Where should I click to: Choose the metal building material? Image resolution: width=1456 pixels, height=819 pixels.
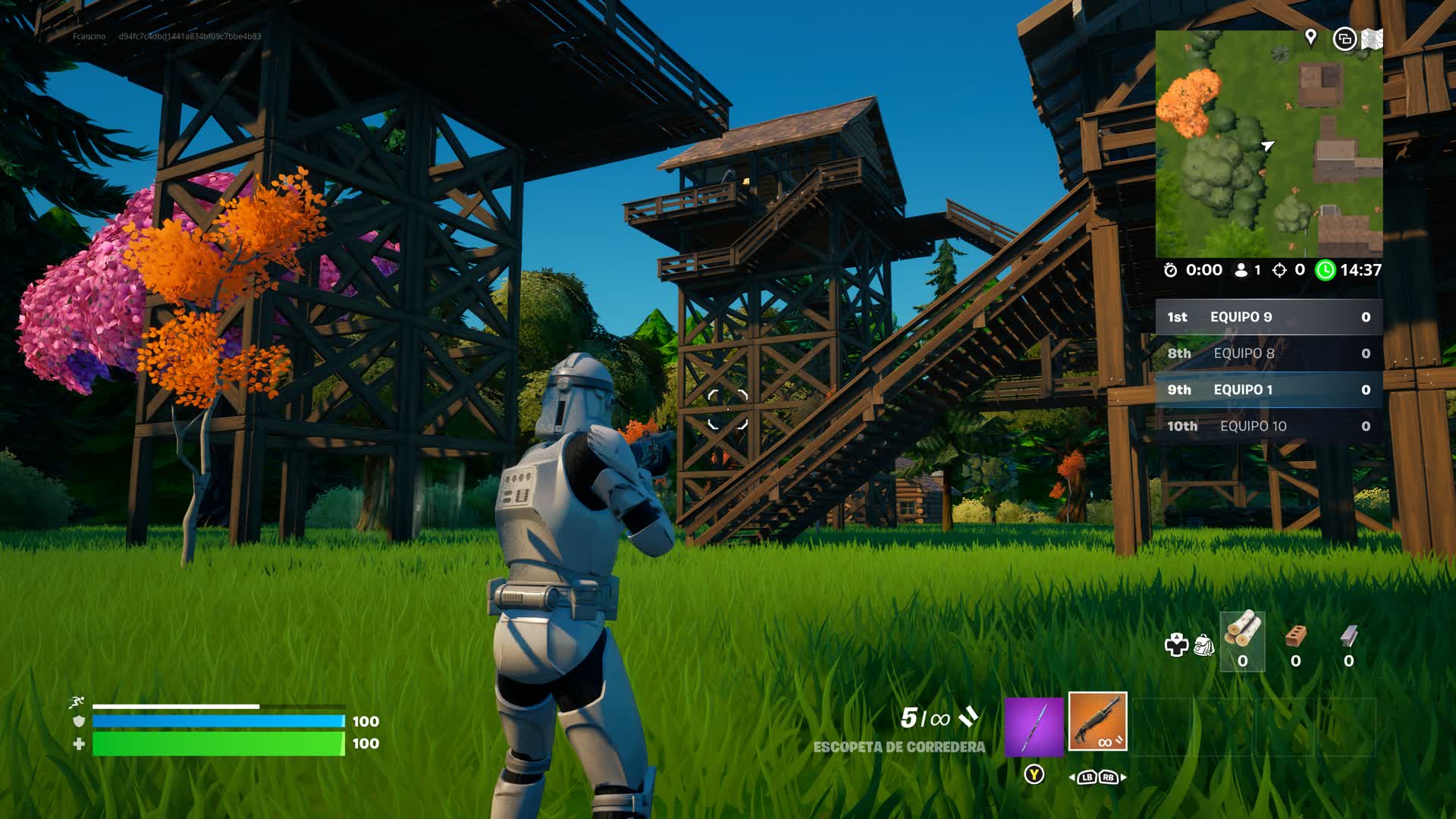(x=1348, y=641)
